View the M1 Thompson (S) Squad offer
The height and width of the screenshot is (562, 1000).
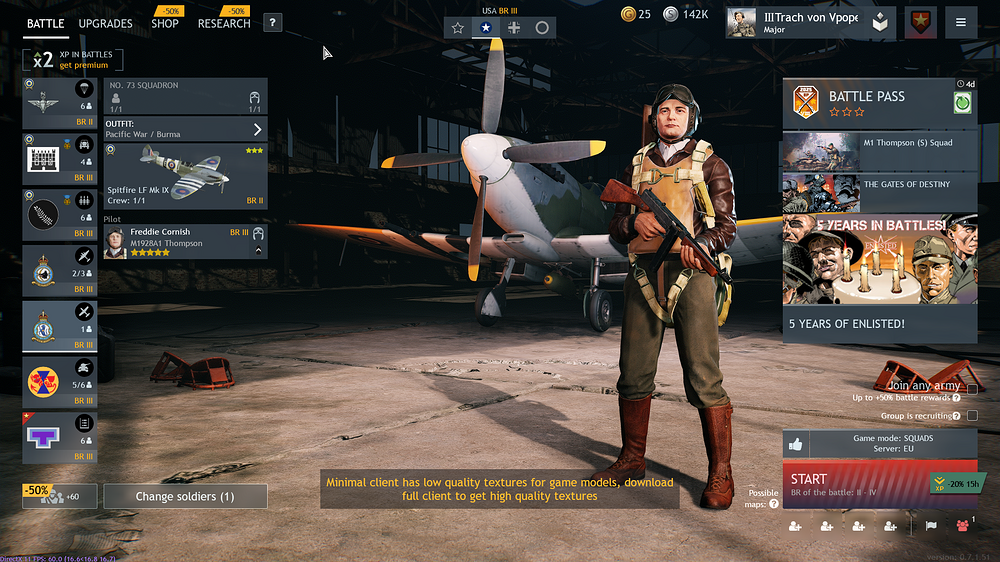(879, 151)
